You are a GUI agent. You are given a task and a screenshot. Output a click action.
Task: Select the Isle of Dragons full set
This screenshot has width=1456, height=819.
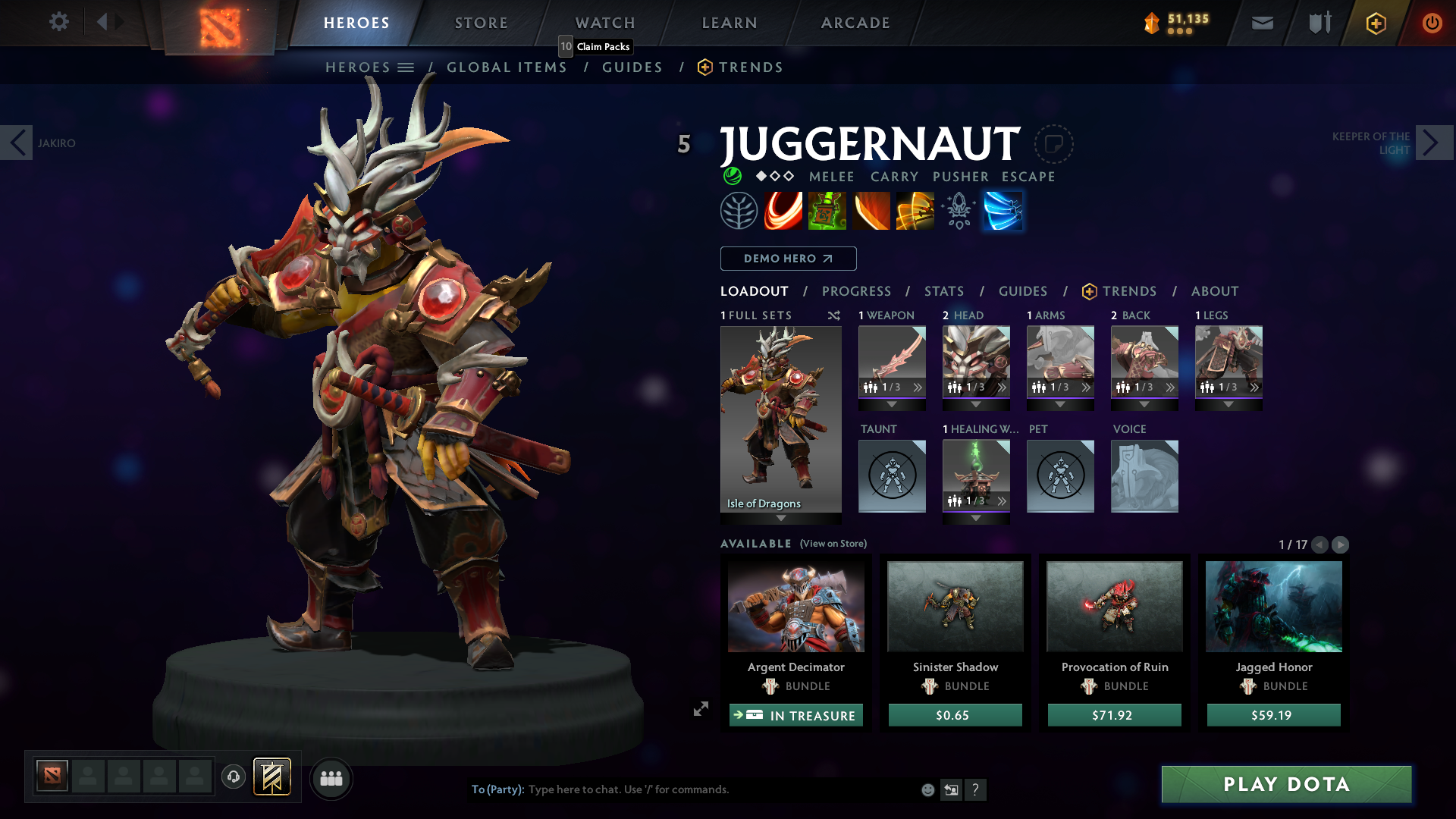coord(780,419)
